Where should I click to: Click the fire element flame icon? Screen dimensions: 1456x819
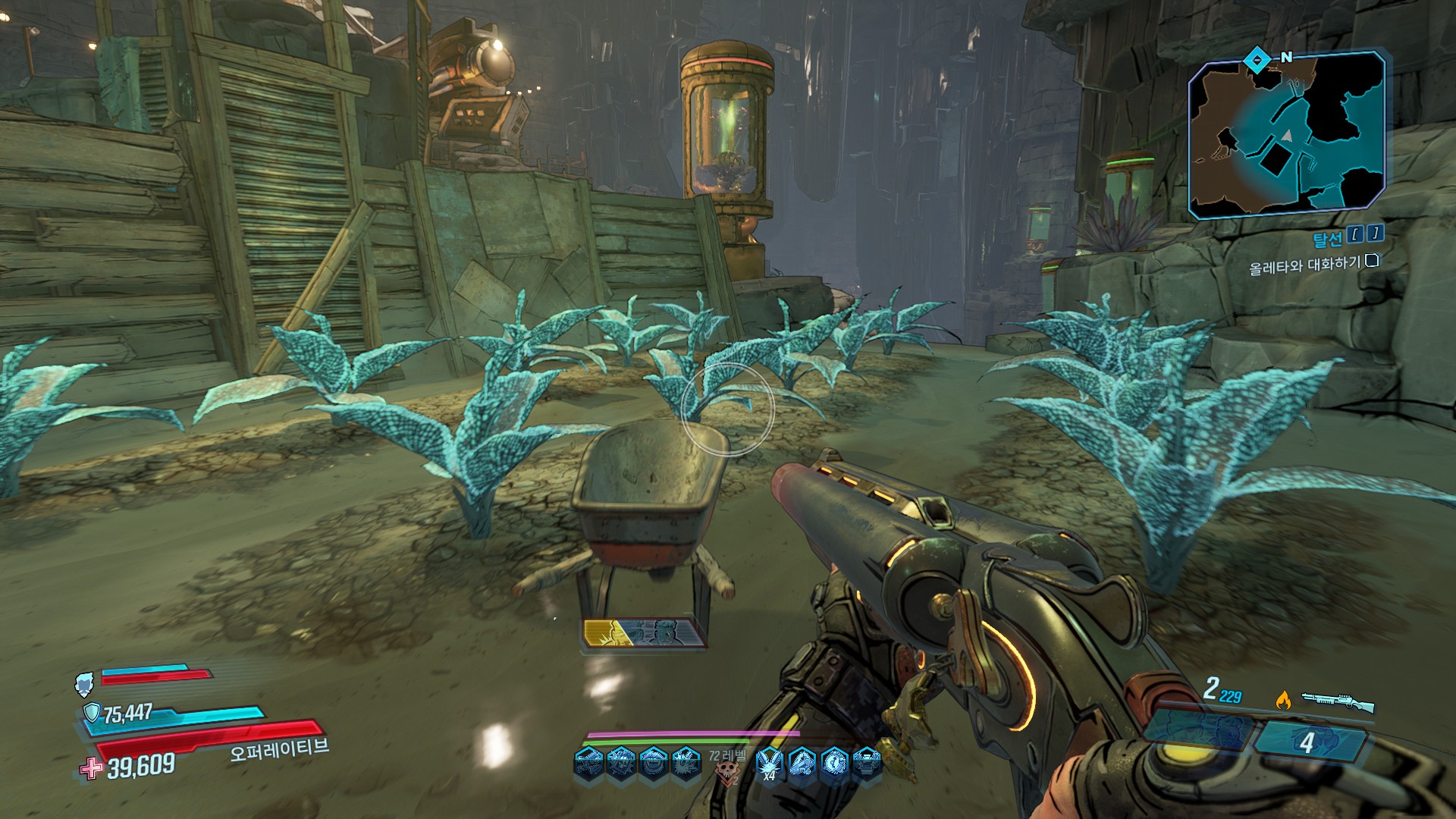coord(1283,700)
